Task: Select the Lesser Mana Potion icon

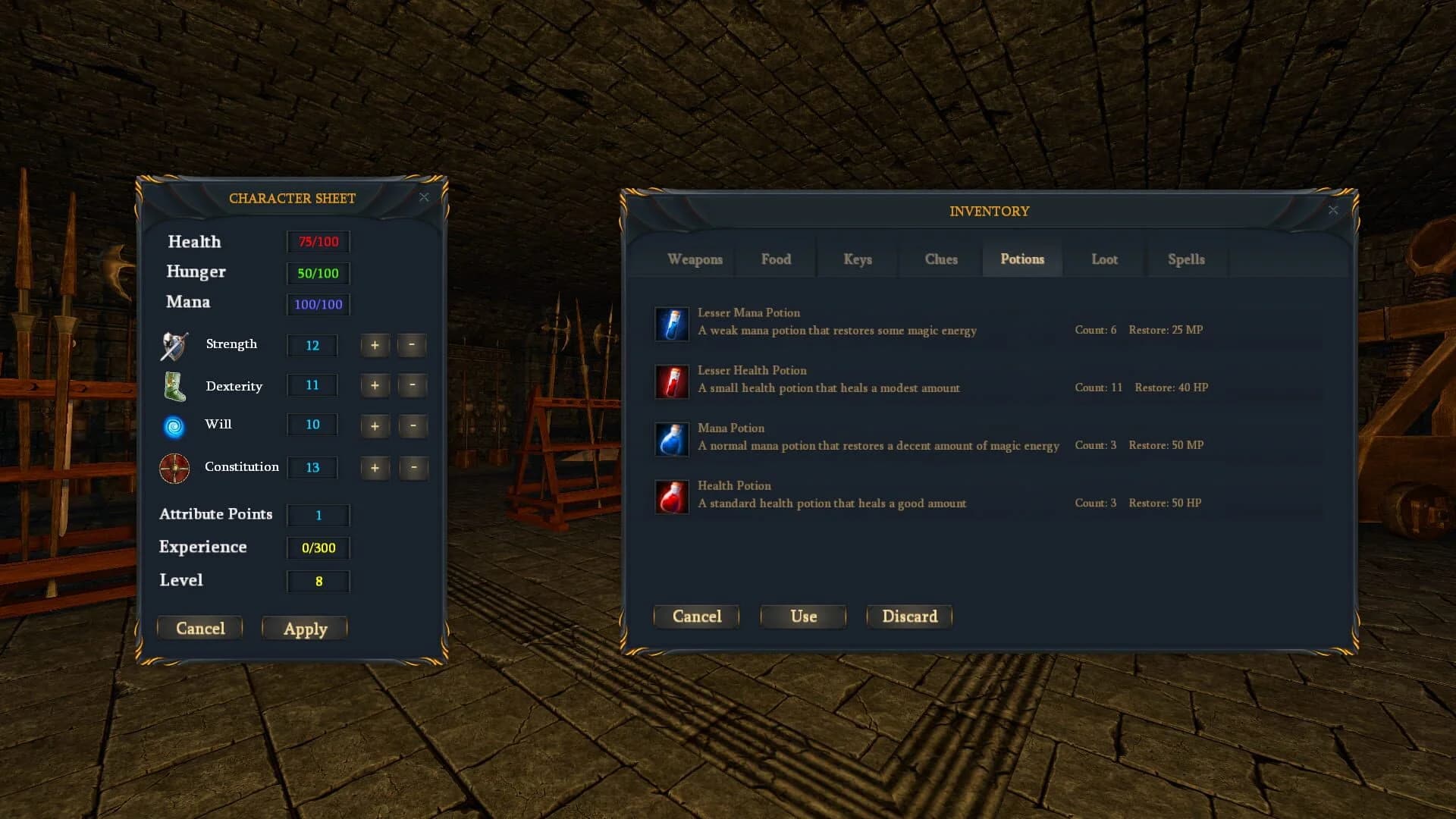Action: [x=672, y=324]
